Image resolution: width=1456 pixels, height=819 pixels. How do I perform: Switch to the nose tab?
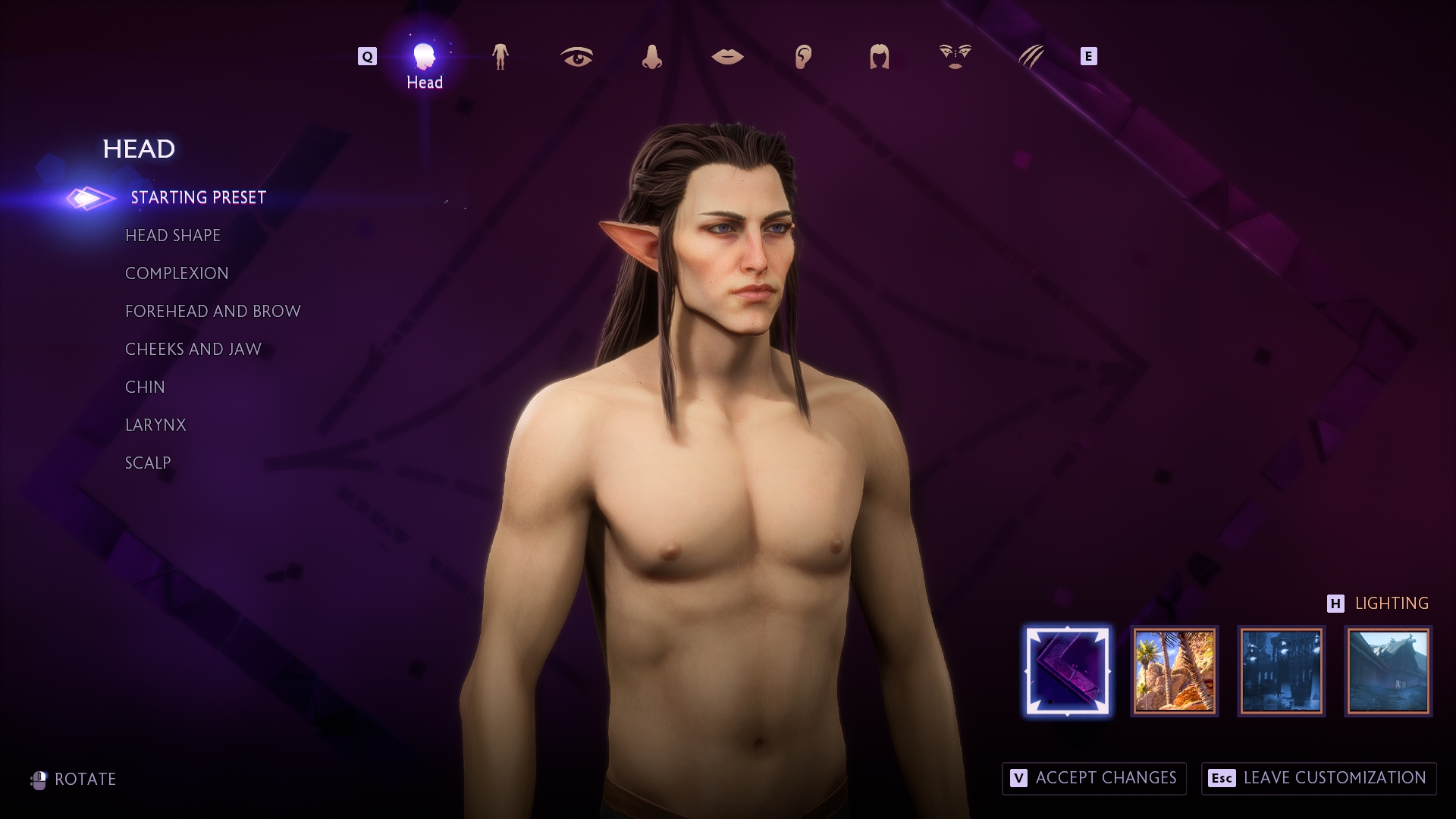point(651,57)
